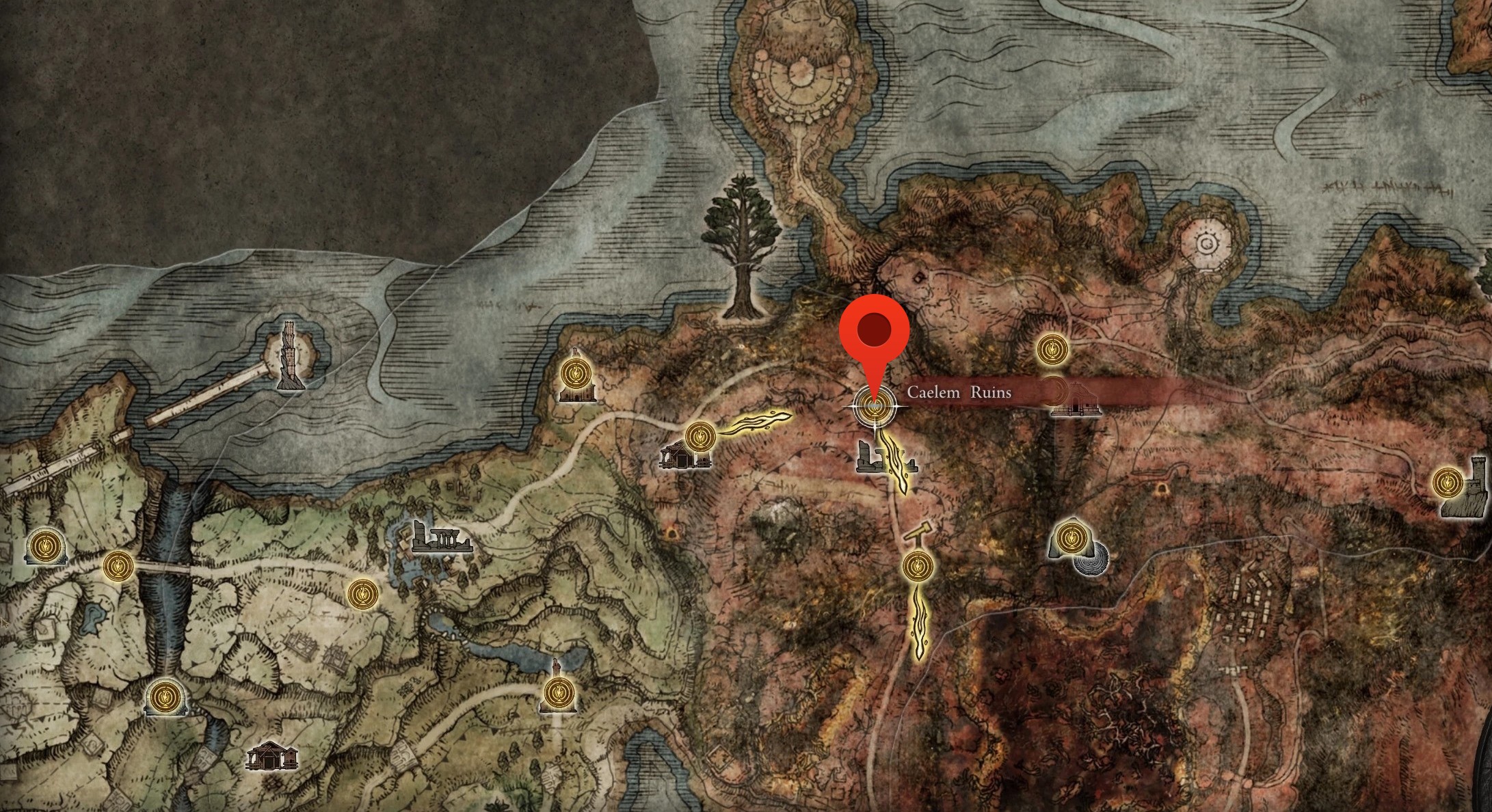
Task: Choose grace marker next to the shack icon
Action: point(700,436)
